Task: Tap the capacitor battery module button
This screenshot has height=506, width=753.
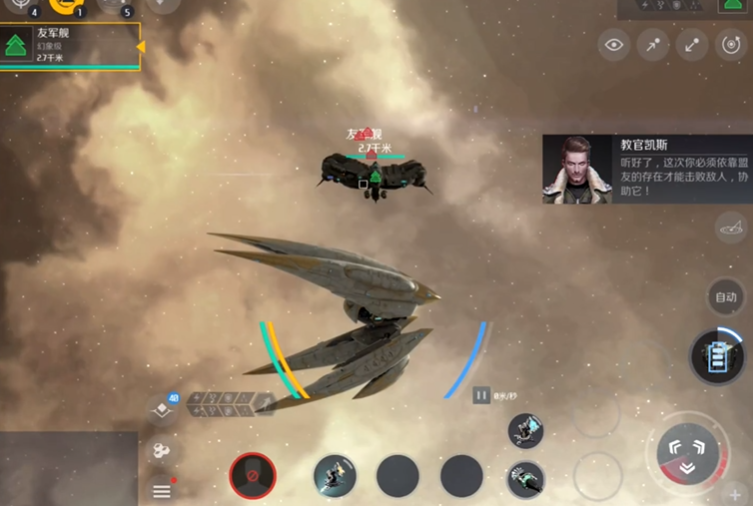Action: click(x=718, y=356)
